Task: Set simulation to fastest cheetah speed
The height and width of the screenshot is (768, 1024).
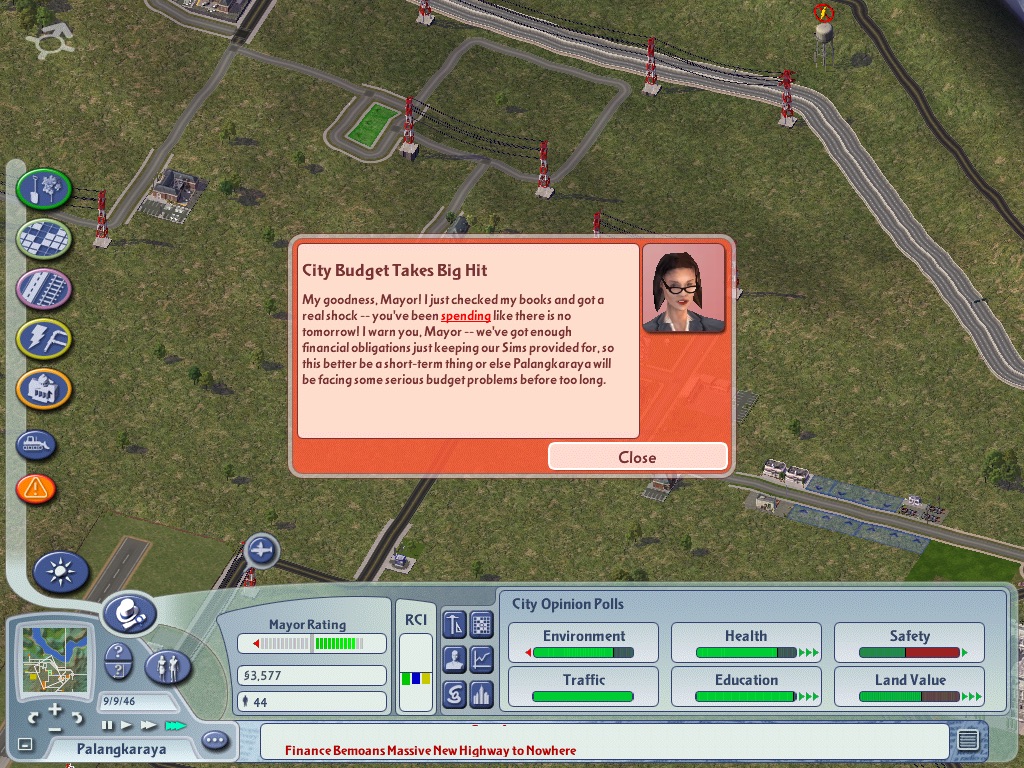Action: [175, 725]
